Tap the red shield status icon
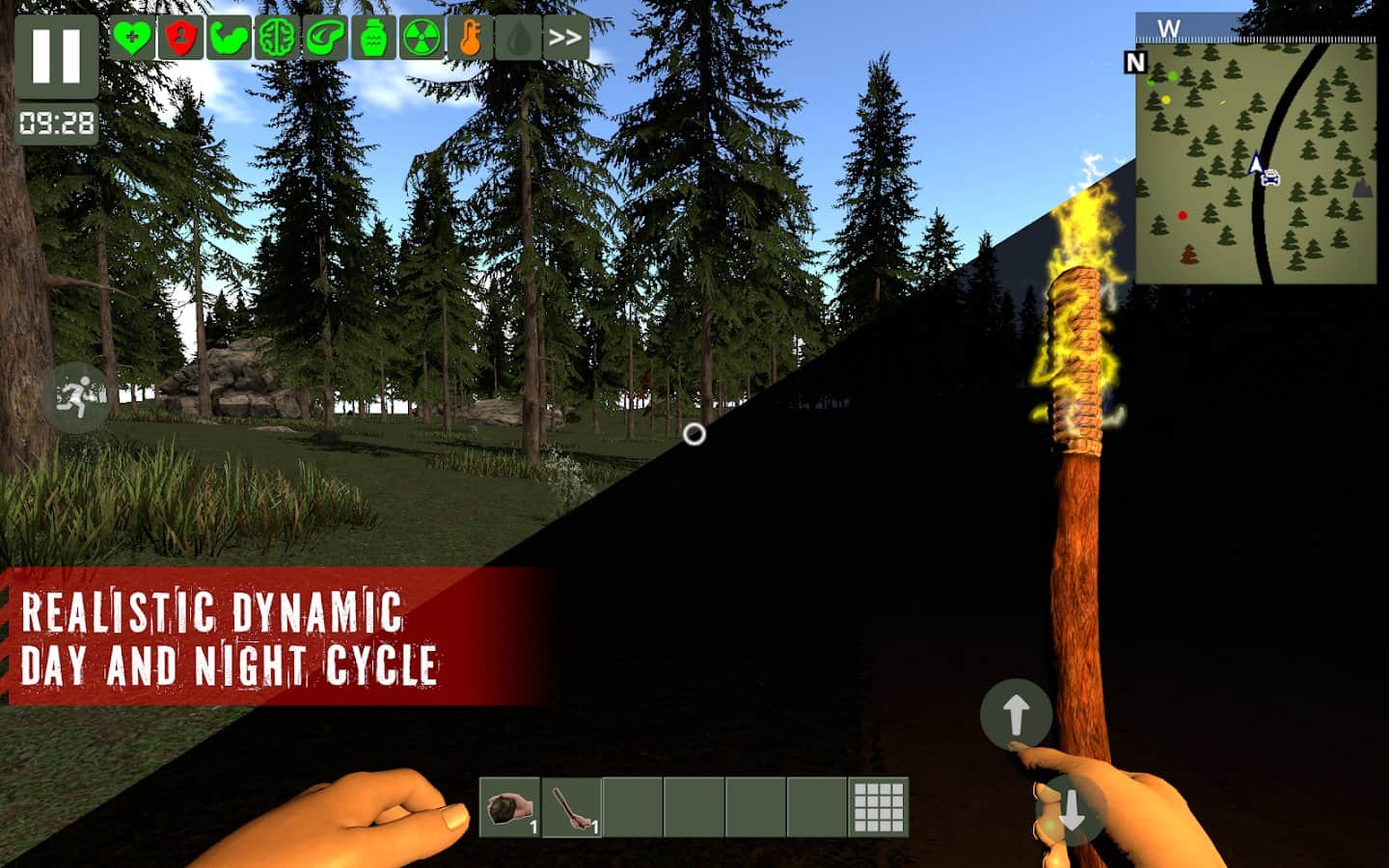 tap(179, 39)
